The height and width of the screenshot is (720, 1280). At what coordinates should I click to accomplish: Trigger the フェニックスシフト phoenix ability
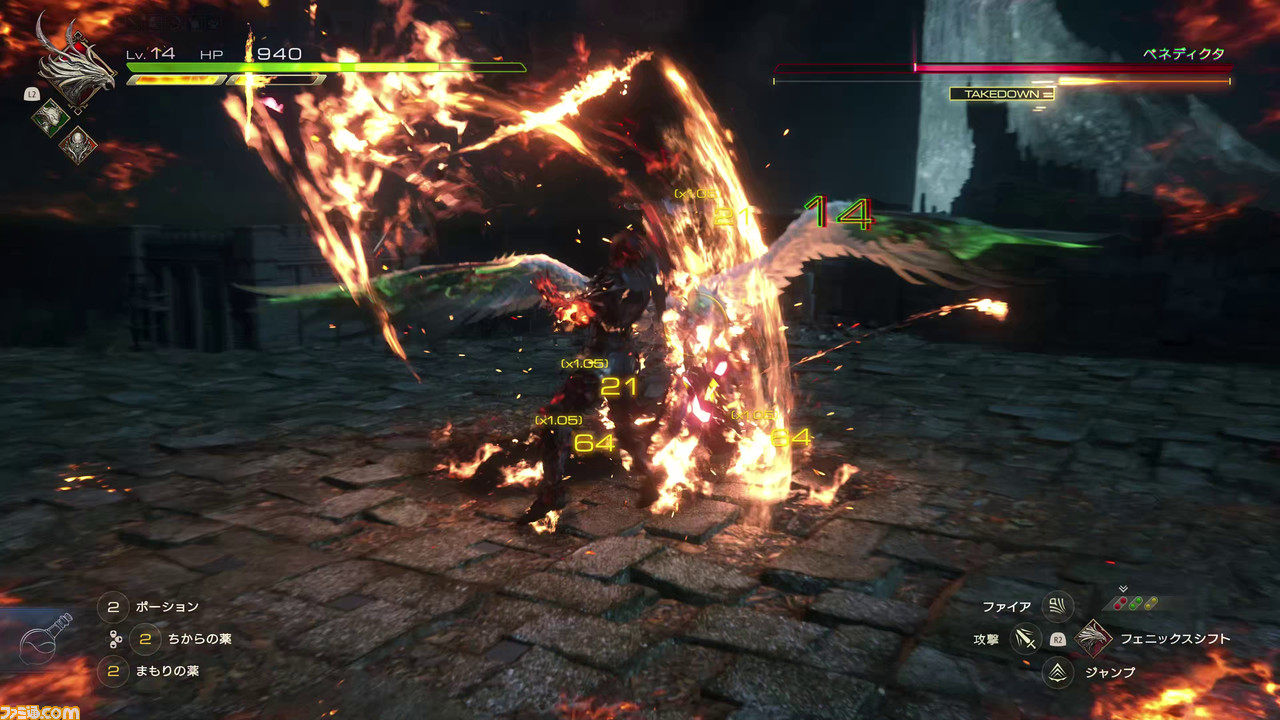[1093, 638]
